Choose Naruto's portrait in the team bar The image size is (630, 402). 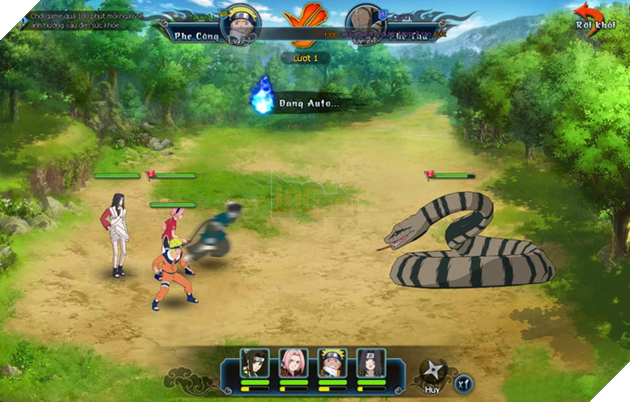pos(331,362)
